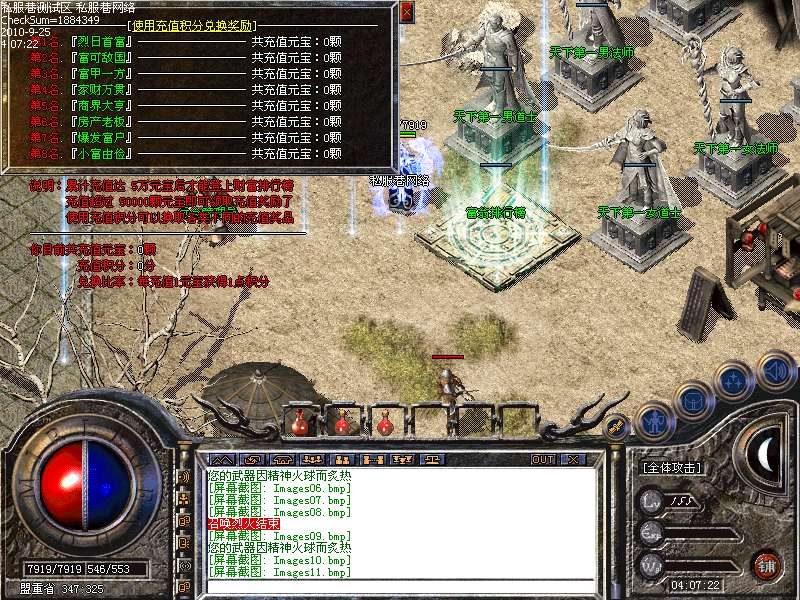The image size is (800, 600).
Task: Open the character status round button
Action: point(654,422)
